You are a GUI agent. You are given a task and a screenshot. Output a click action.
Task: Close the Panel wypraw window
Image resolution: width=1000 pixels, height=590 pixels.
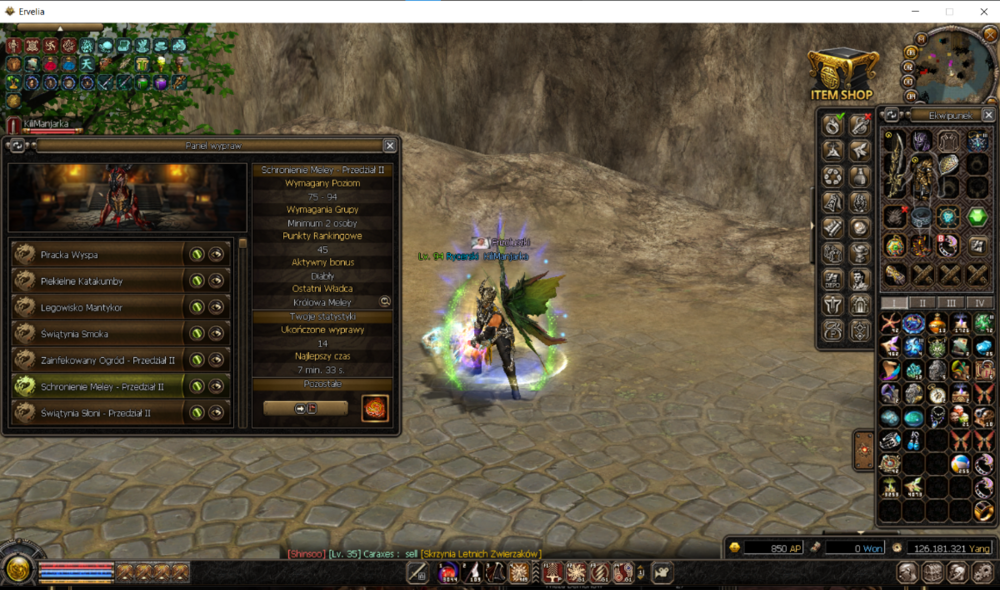(390, 145)
